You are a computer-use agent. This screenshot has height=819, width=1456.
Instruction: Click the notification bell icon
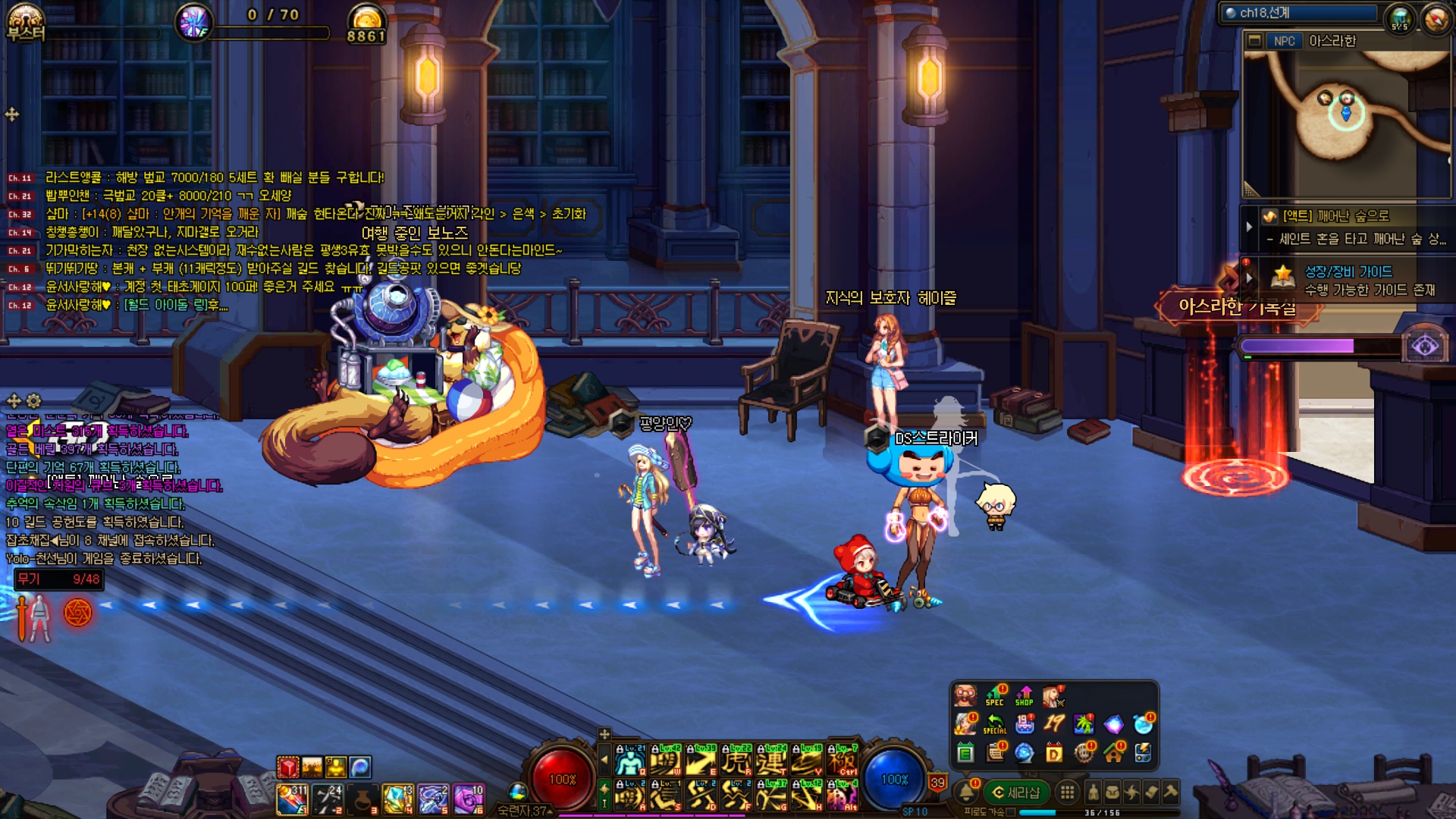966,792
